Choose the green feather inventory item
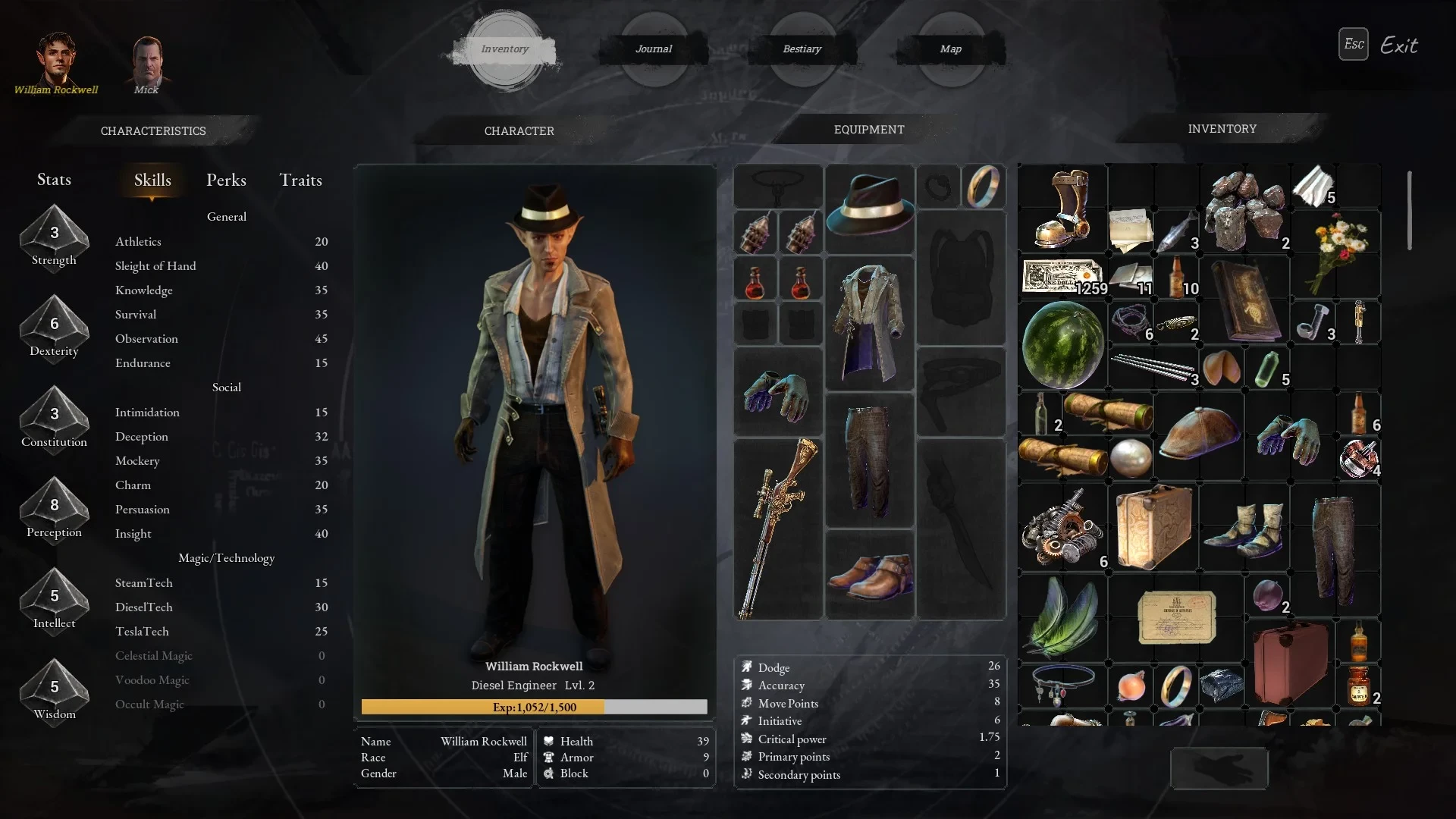 point(1062,617)
